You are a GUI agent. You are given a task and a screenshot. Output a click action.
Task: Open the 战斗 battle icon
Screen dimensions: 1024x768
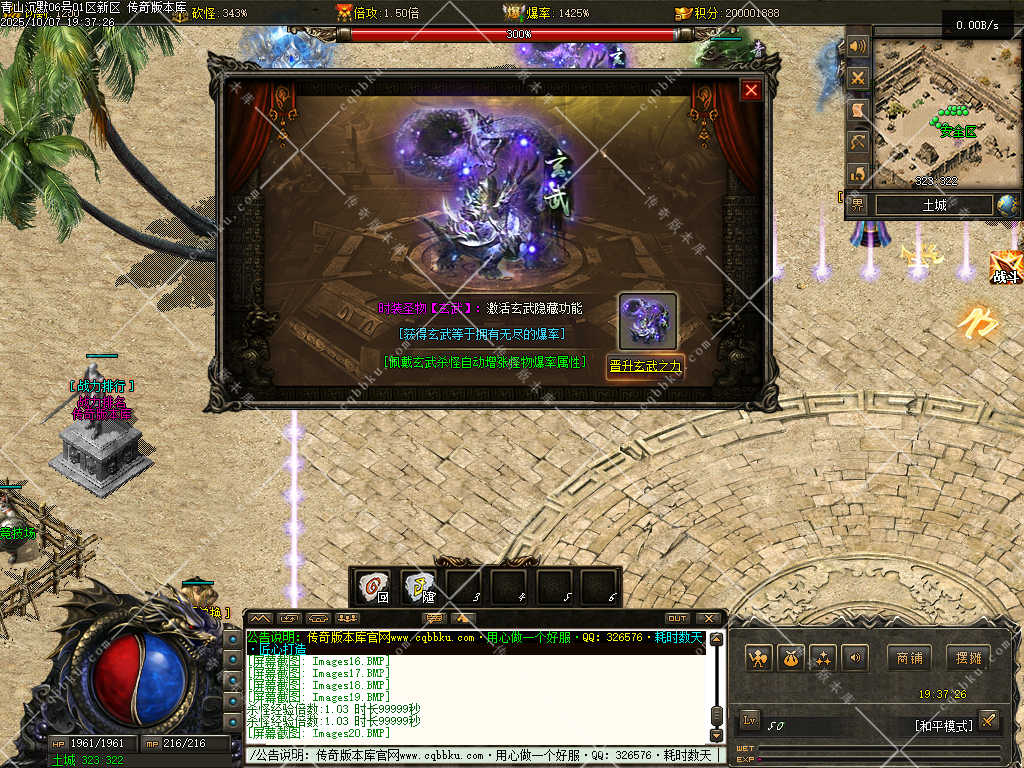coord(1005,267)
